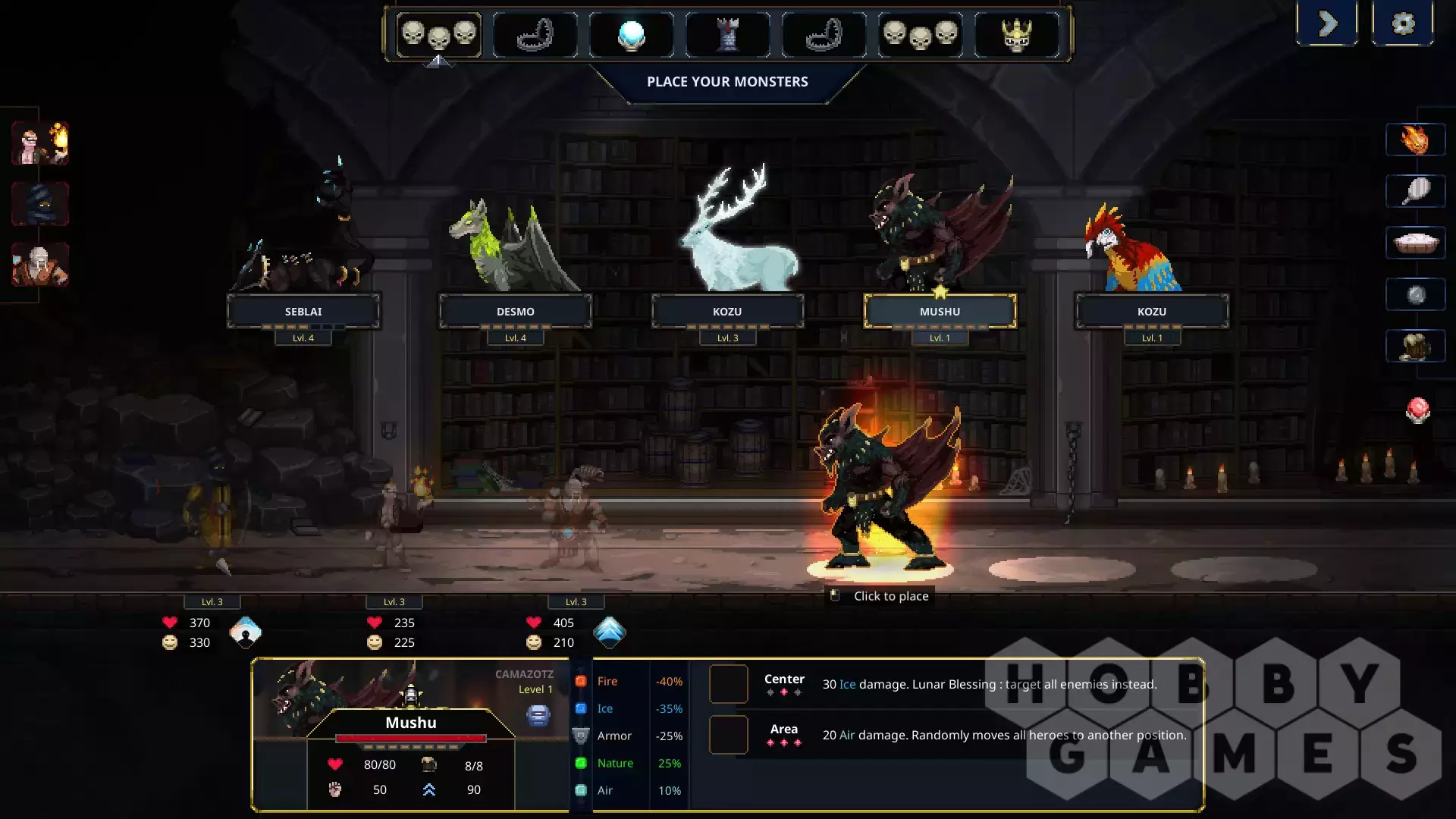Select the crowned skull boss stage
The height and width of the screenshot is (819, 1456).
(x=1016, y=35)
